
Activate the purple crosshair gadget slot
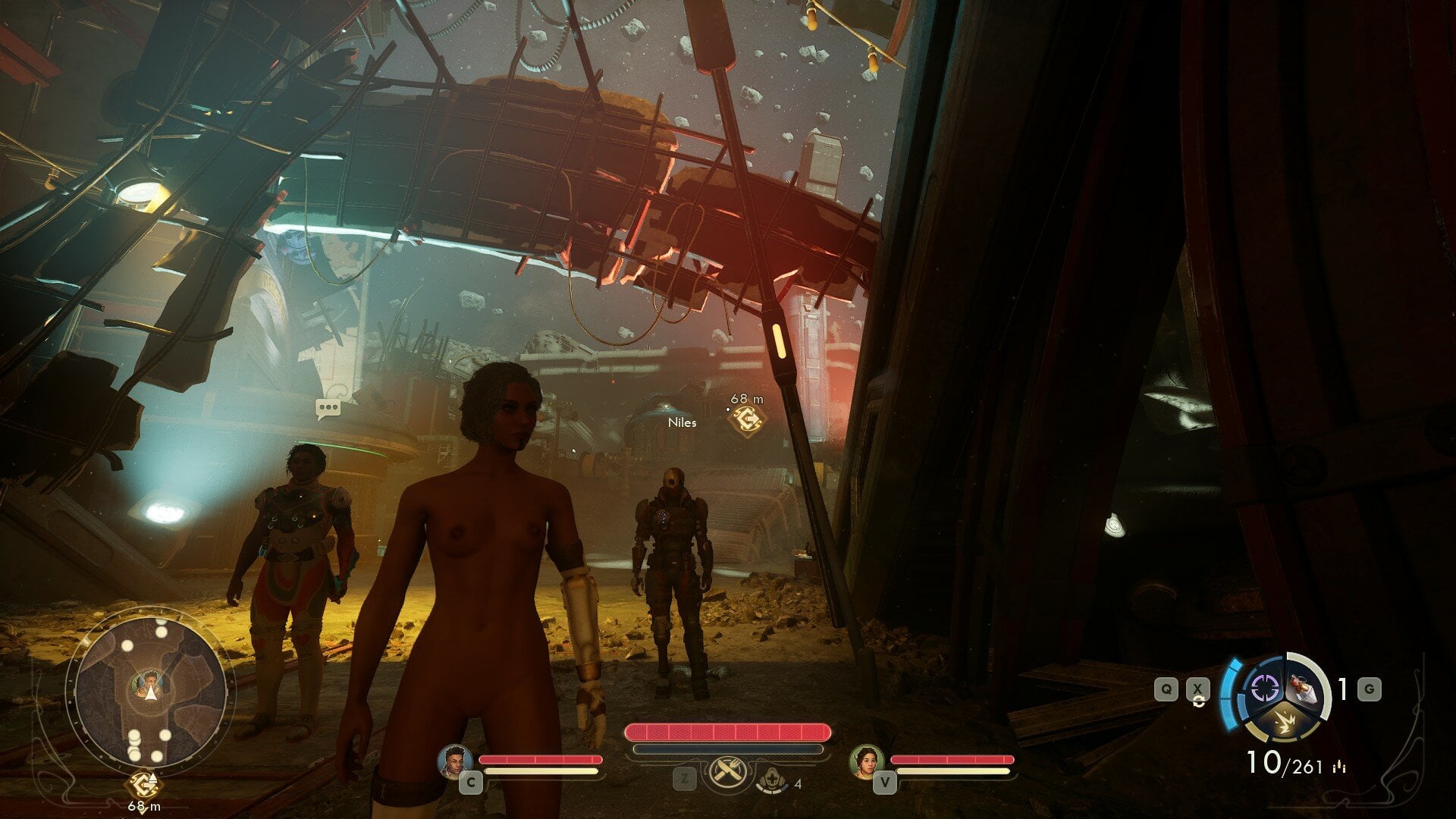(x=1263, y=689)
